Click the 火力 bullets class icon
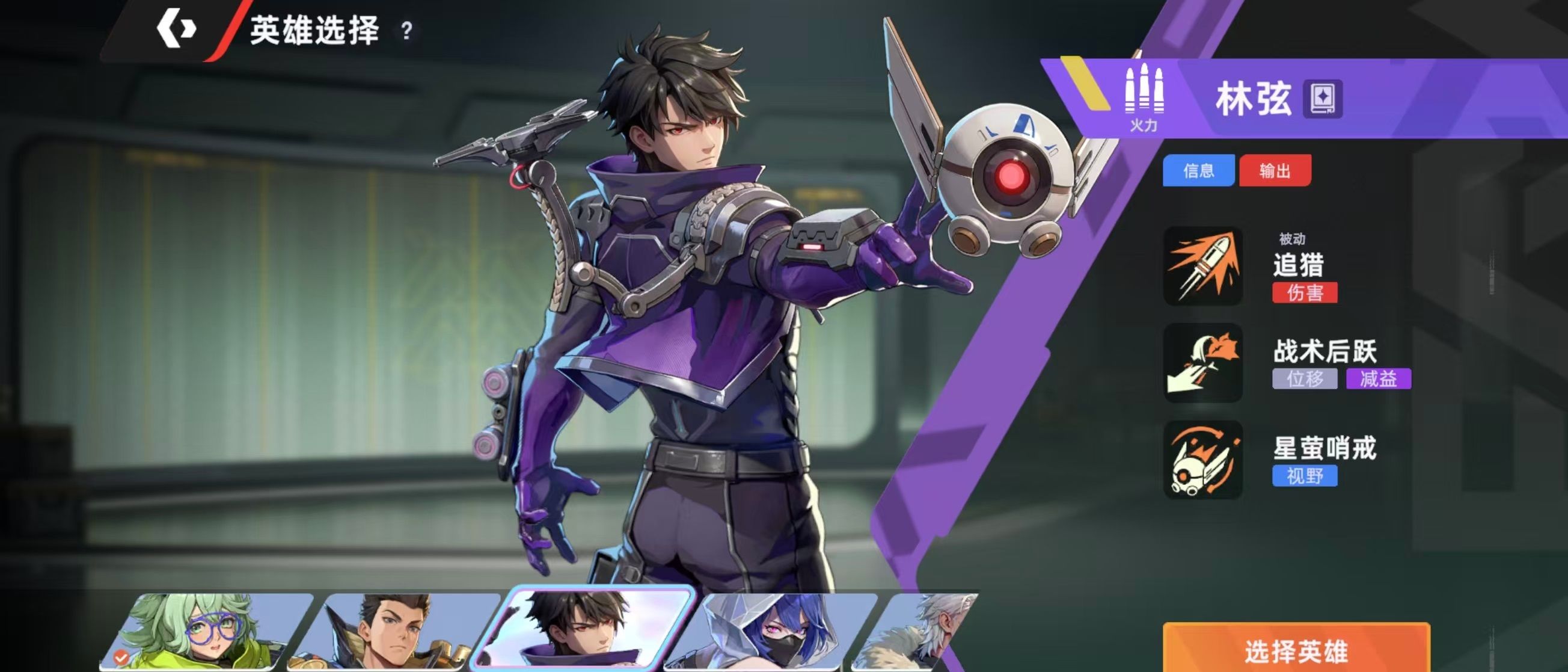 point(1143,97)
